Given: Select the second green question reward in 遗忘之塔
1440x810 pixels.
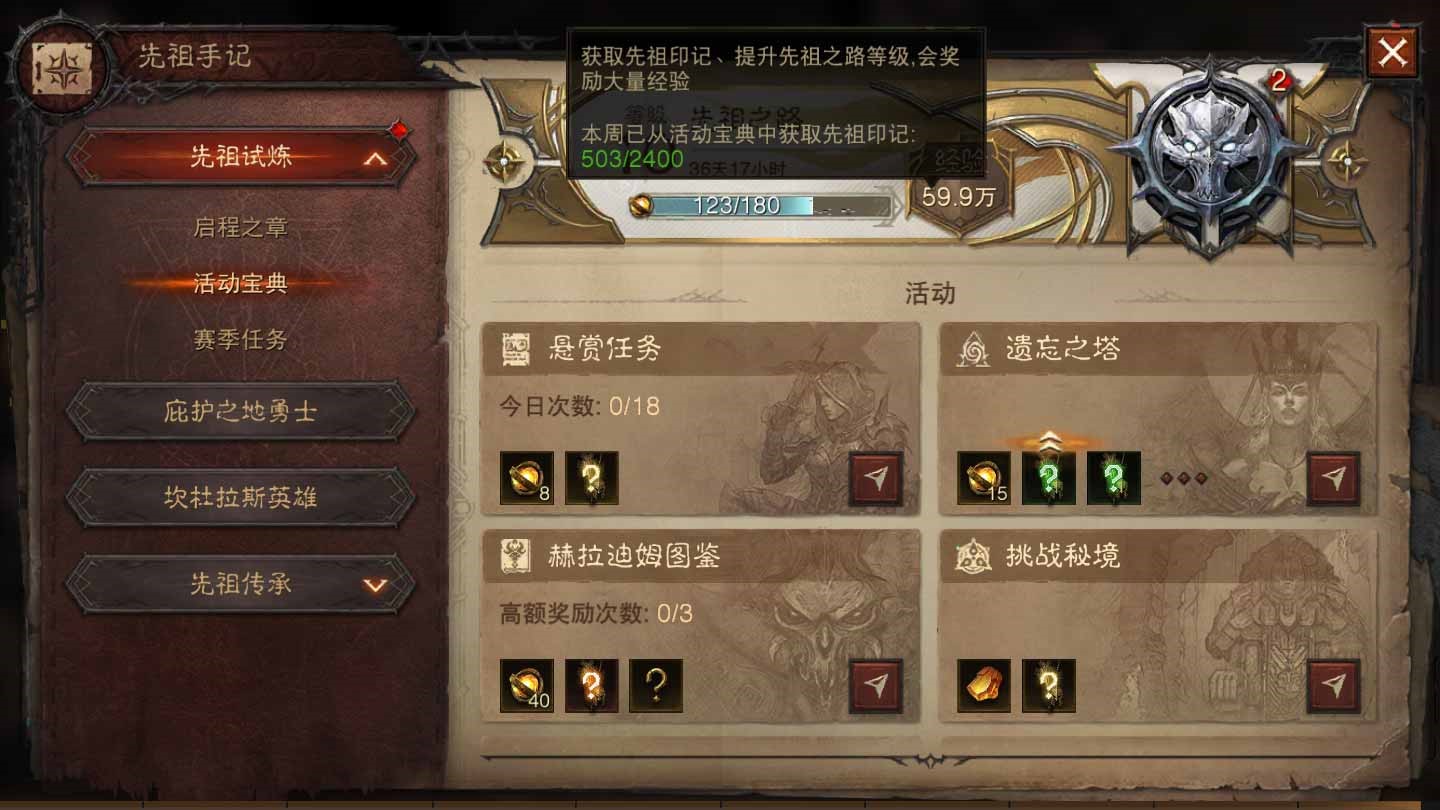Looking at the screenshot, I should tap(1113, 478).
